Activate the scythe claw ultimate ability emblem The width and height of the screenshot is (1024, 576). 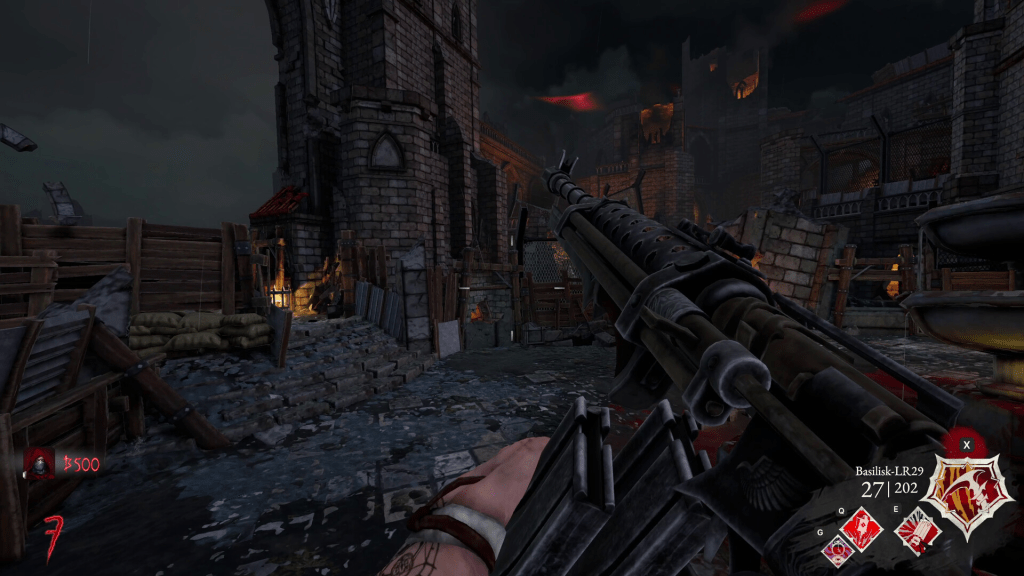[966, 486]
